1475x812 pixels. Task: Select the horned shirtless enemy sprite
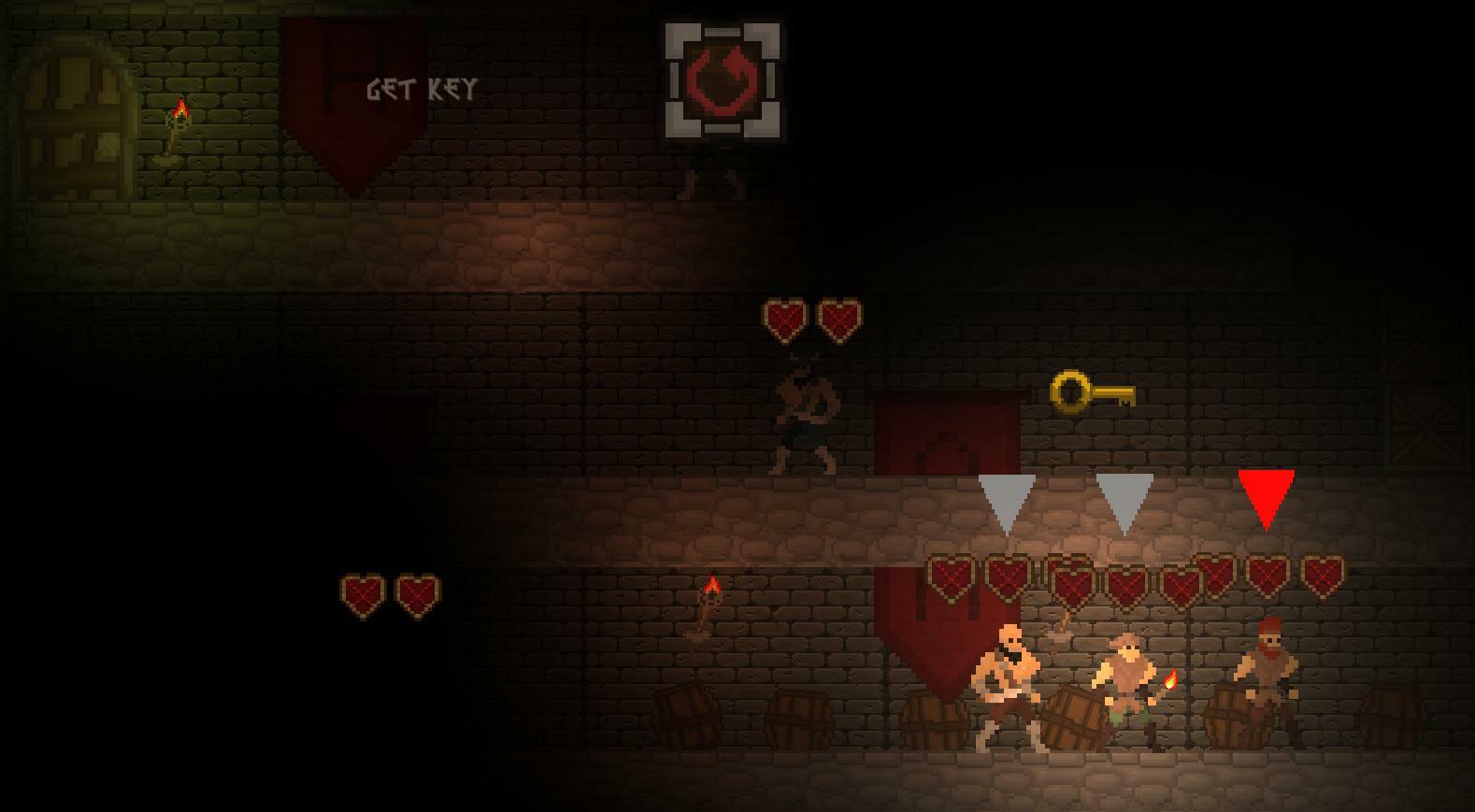(x=807, y=416)
